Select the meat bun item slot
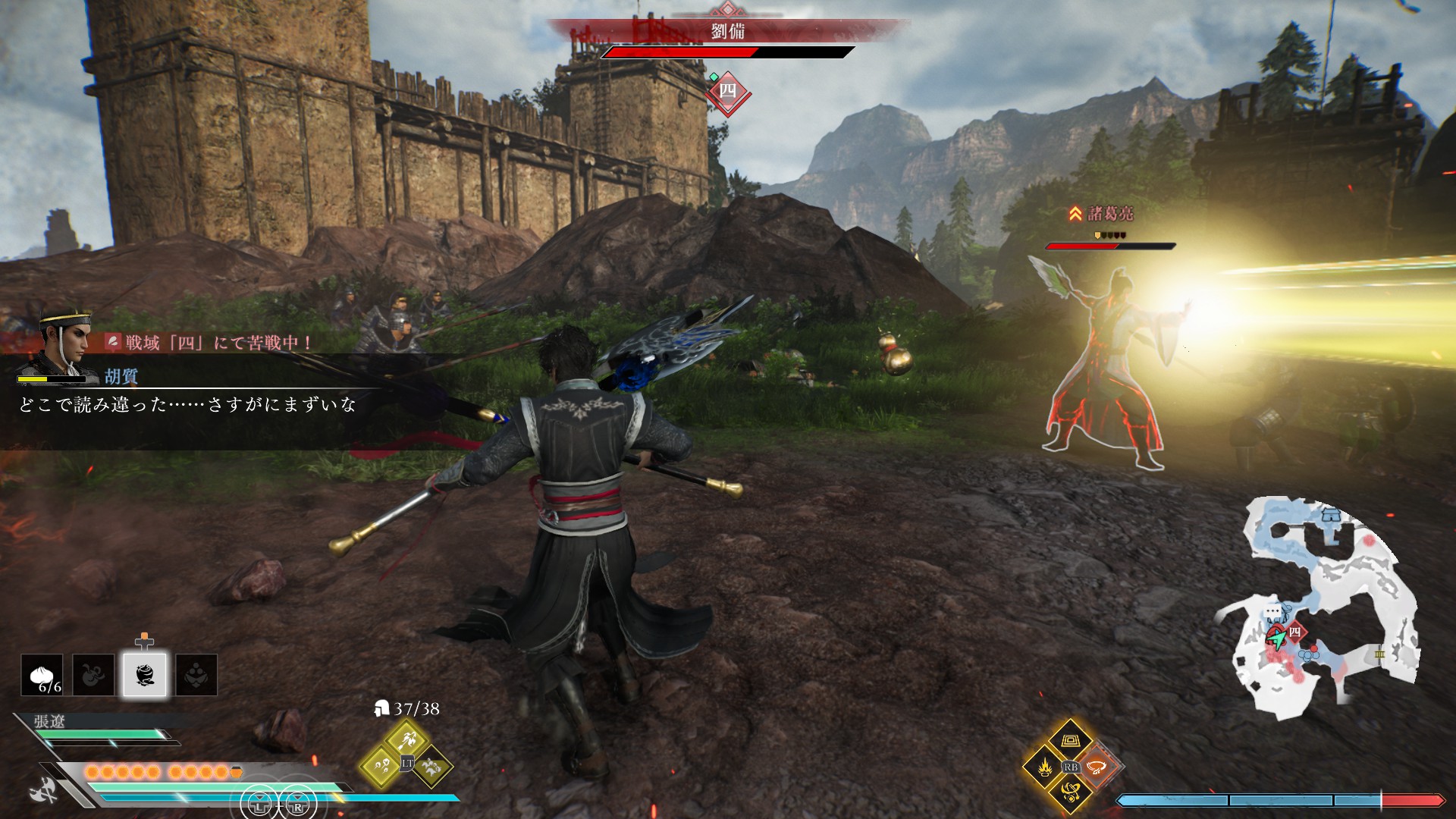This screenshot has height=819, width=1456. point(42,675)
